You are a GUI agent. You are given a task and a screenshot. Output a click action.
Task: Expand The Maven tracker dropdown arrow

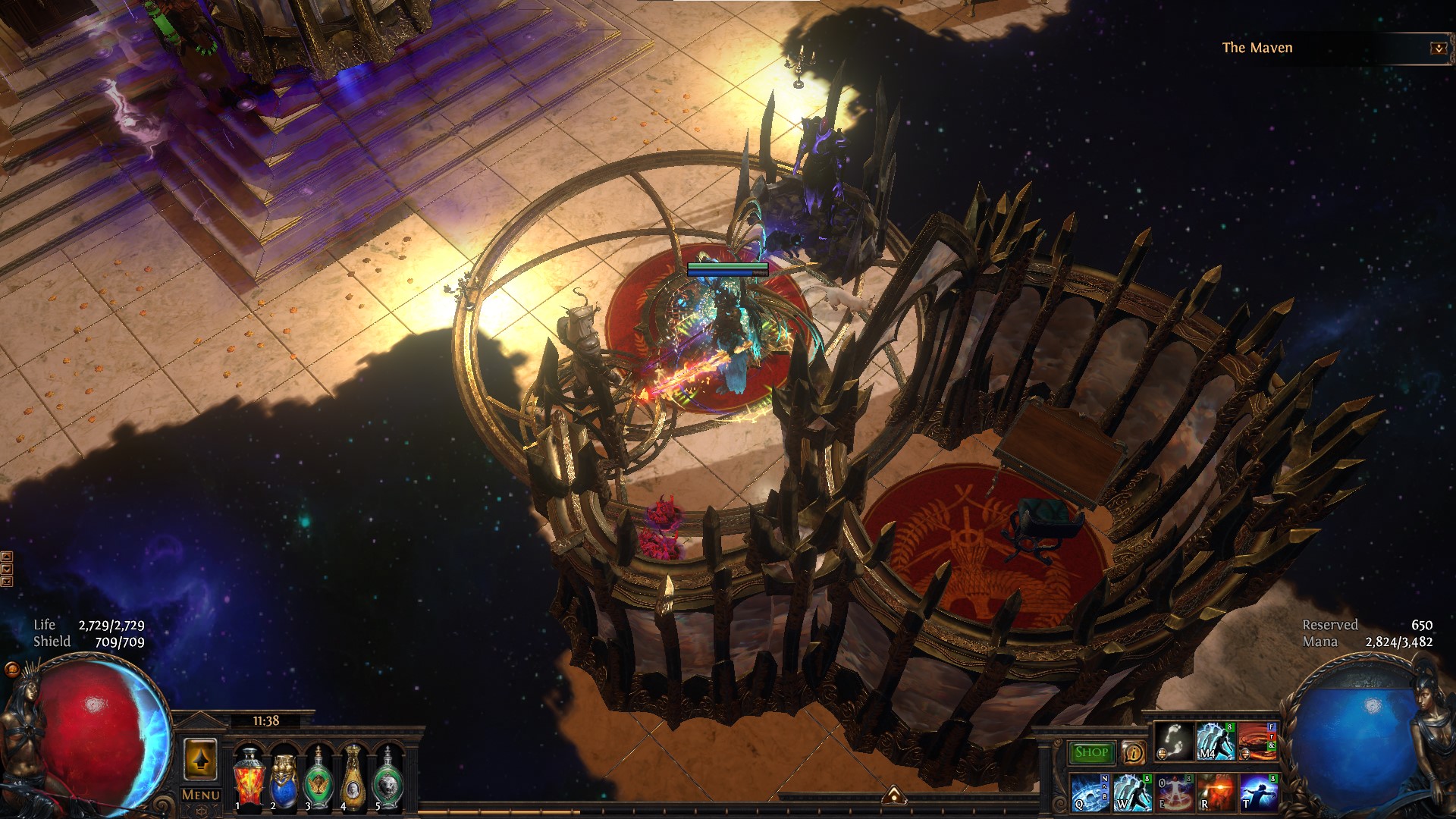[x=1438, y=49]
